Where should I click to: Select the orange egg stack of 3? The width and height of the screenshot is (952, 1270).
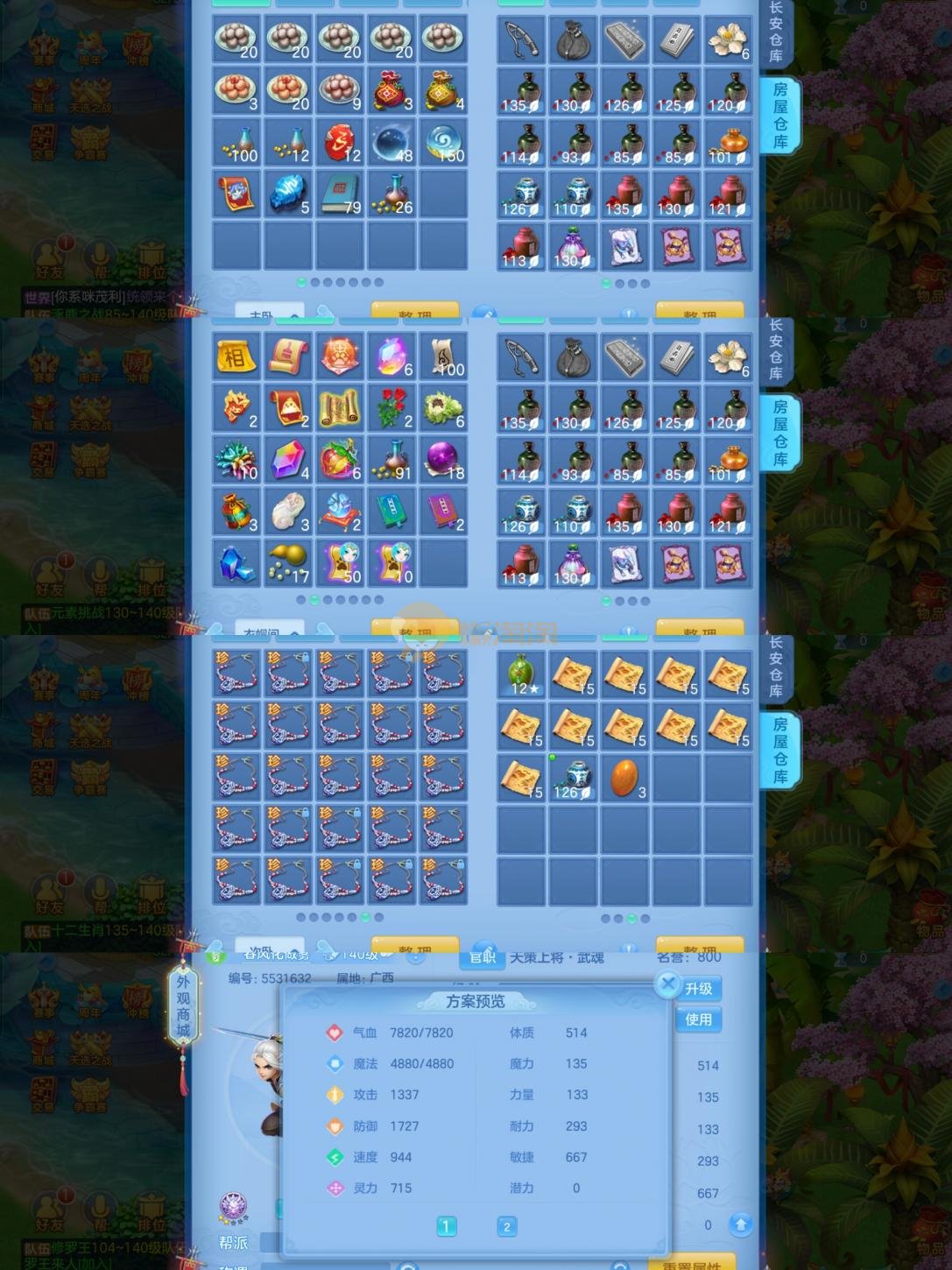click(624, 778)
